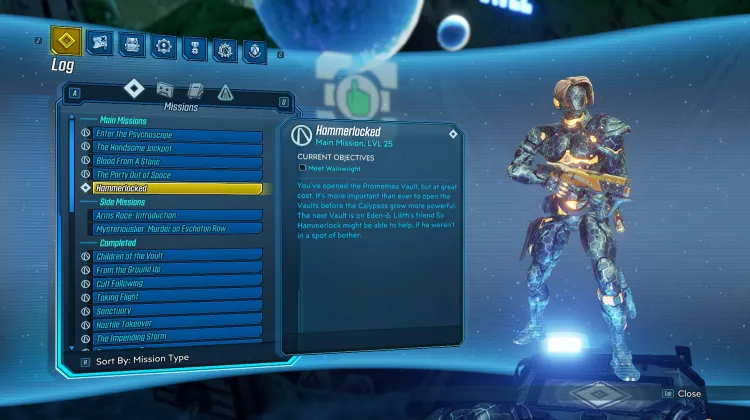Switch to the Skills tab
750x420 pixels.
tap(162, 44)
